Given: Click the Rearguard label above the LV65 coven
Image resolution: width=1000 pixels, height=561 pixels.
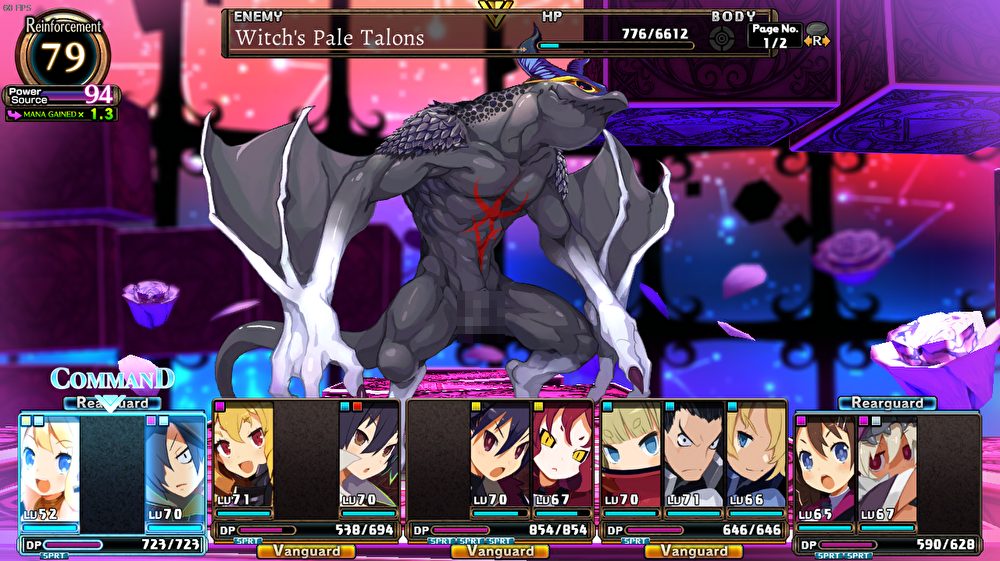Looking at the screenshot, I should [886, 403].
